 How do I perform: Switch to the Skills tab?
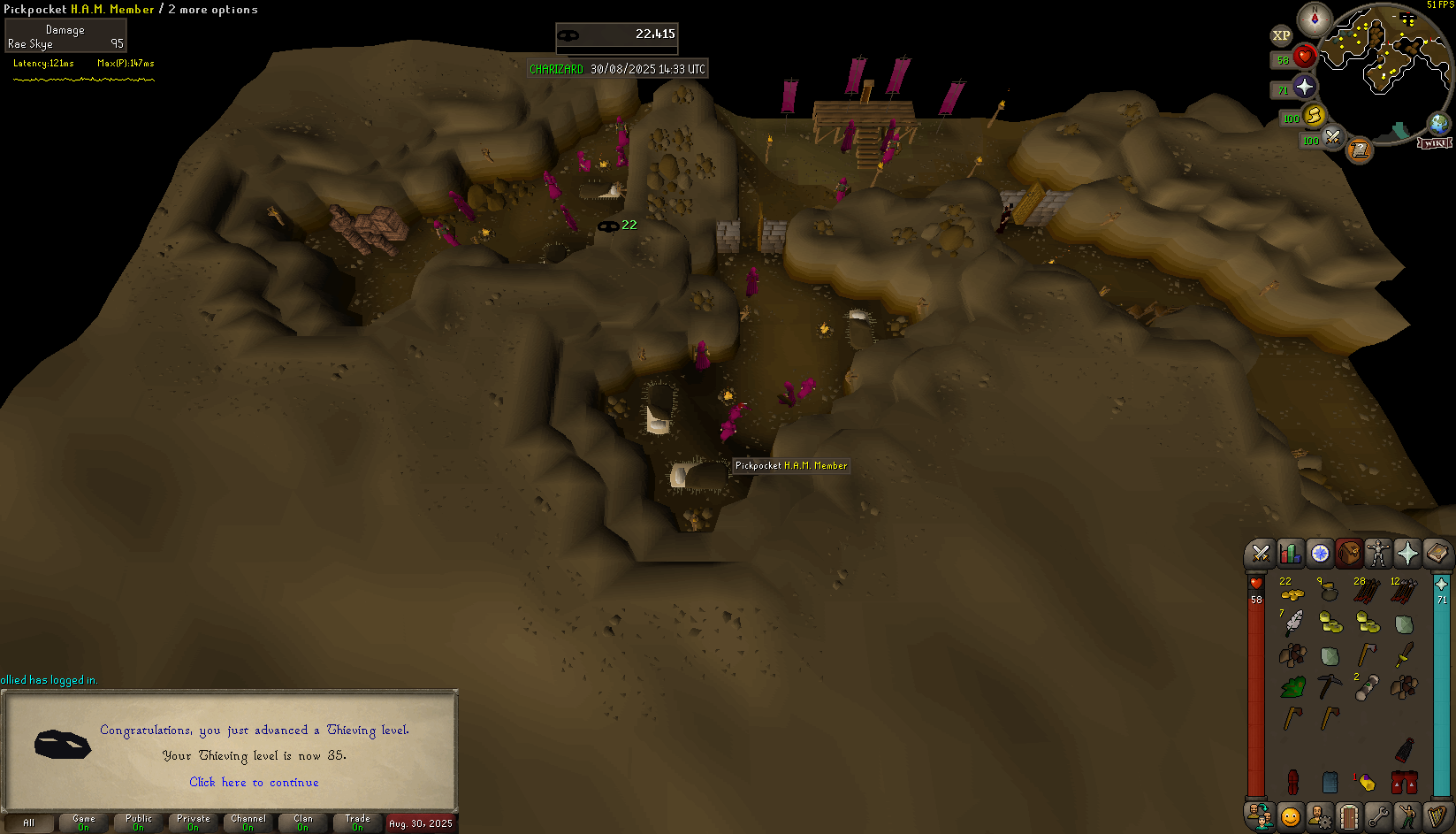[1290, 554]
